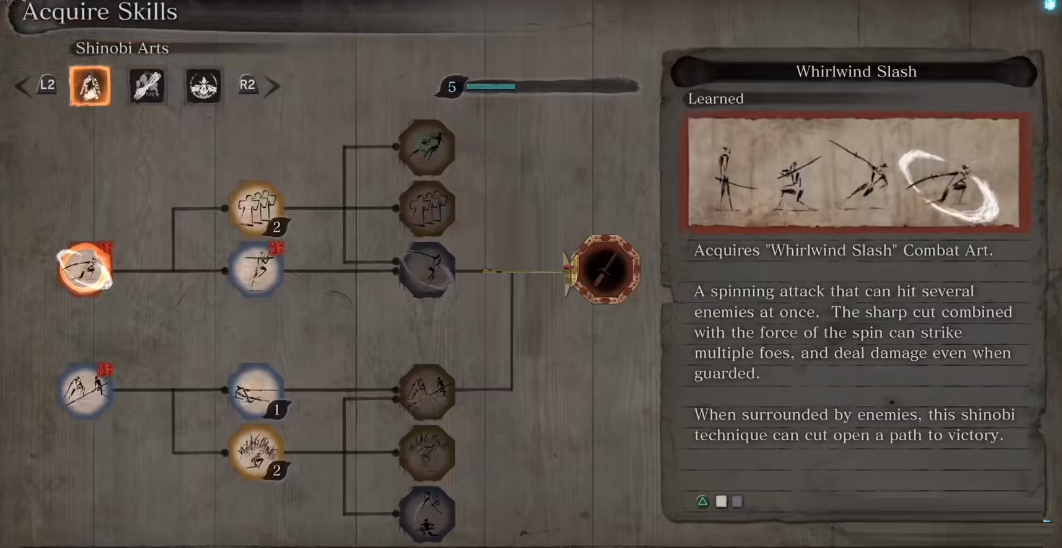Viewport: 1062px width, 548px height.
Task: Select the tan tall-grass skill costing 2
Action: [256, 451]
